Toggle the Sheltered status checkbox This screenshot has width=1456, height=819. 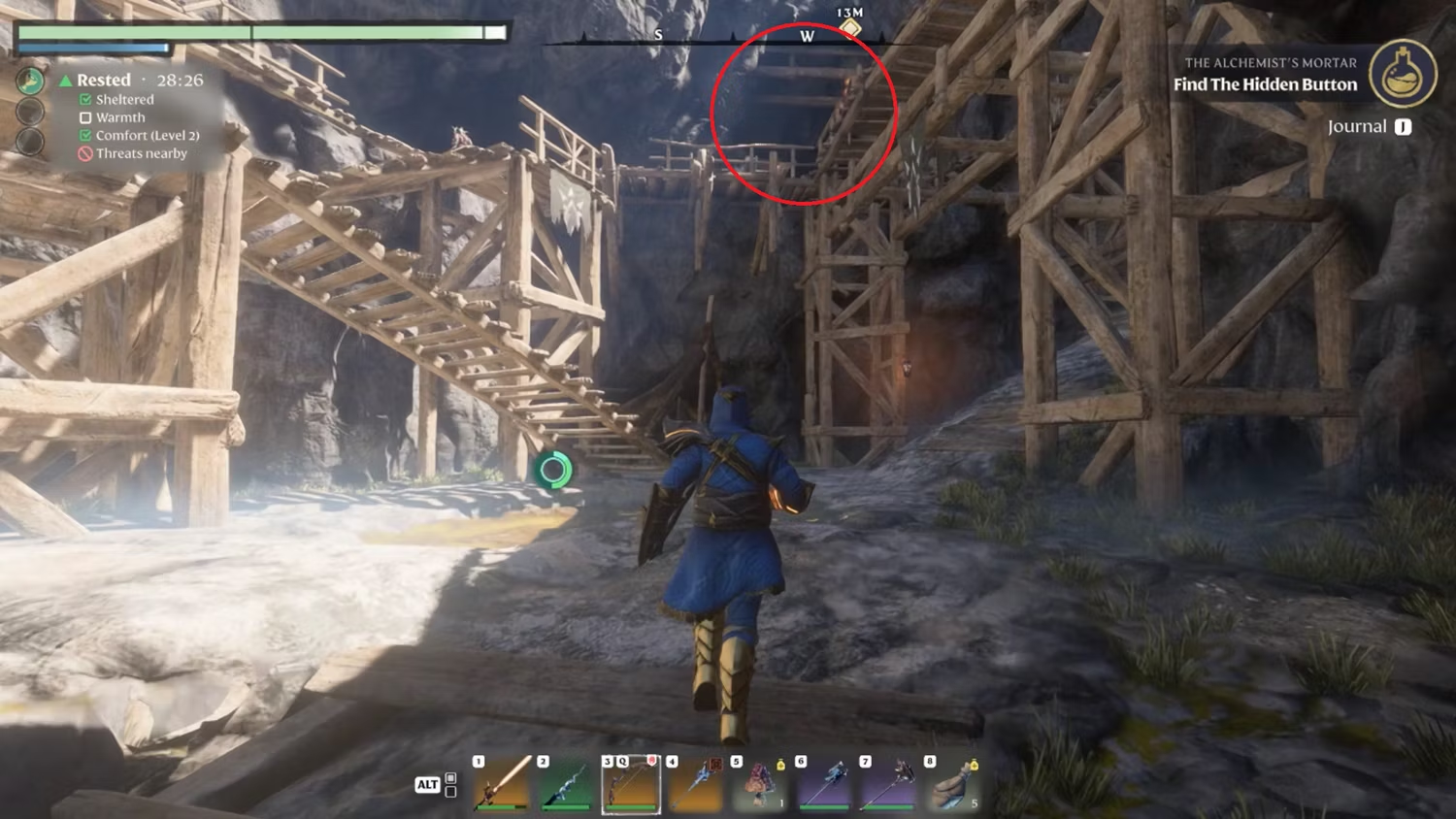85,99
